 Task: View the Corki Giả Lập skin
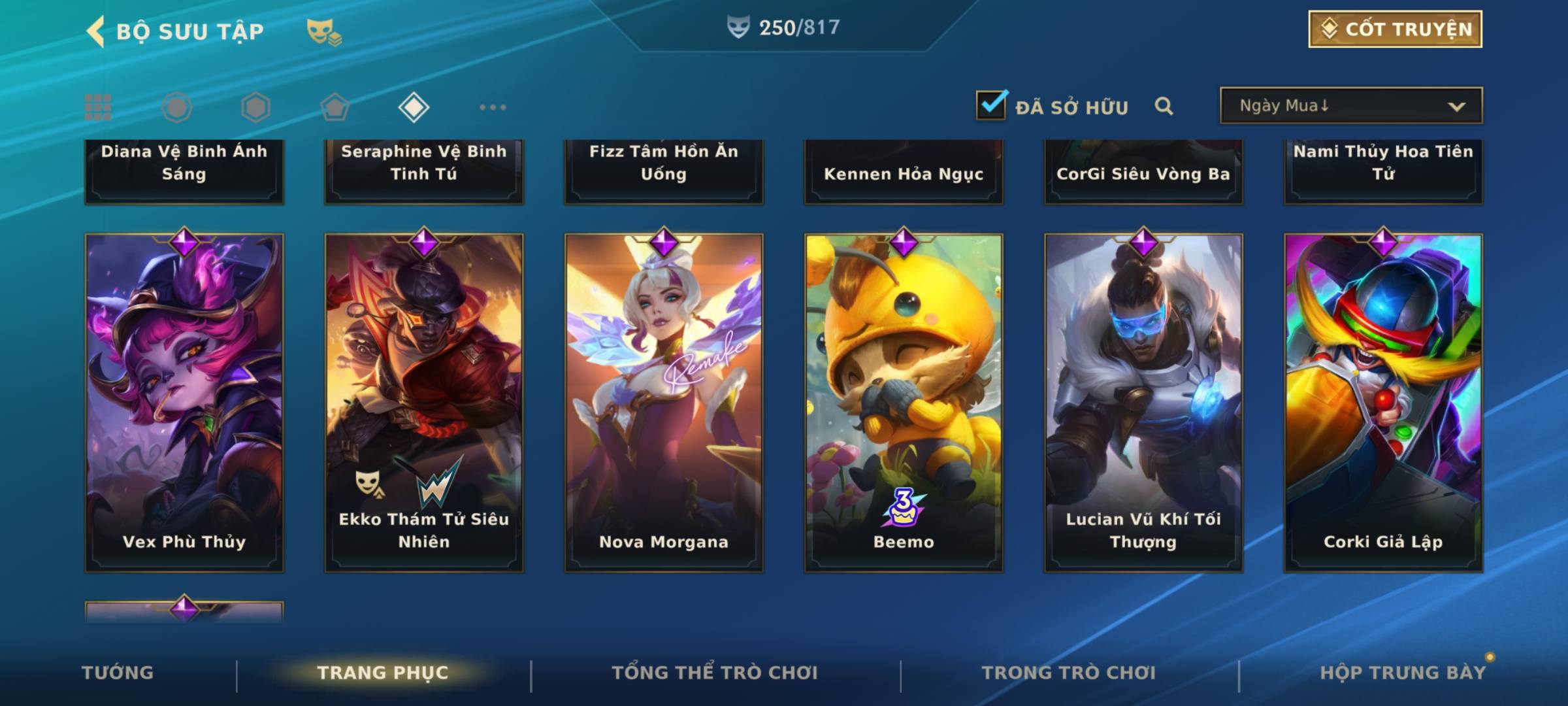tap(1383, 402)
